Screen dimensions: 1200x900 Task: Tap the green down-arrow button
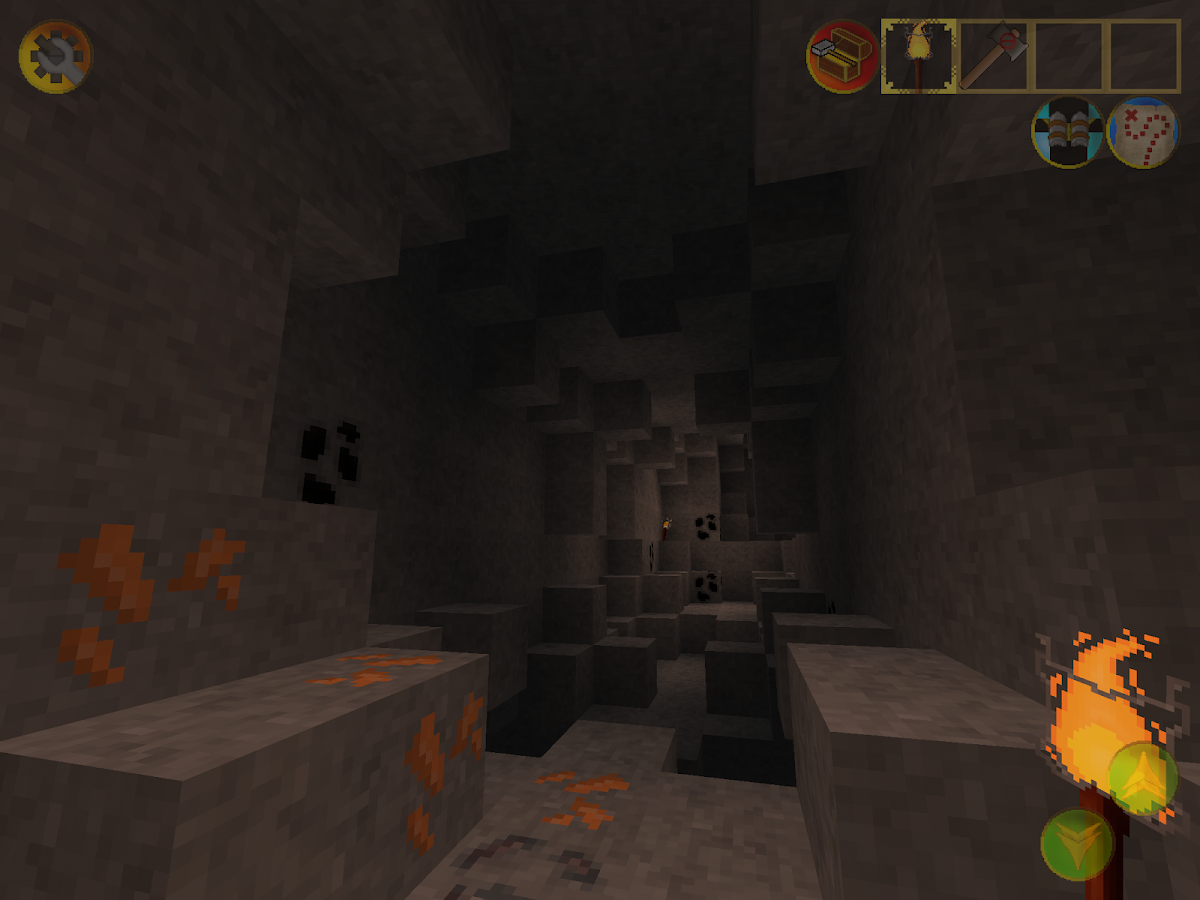pyautogui.click(x=1077, y=844)
